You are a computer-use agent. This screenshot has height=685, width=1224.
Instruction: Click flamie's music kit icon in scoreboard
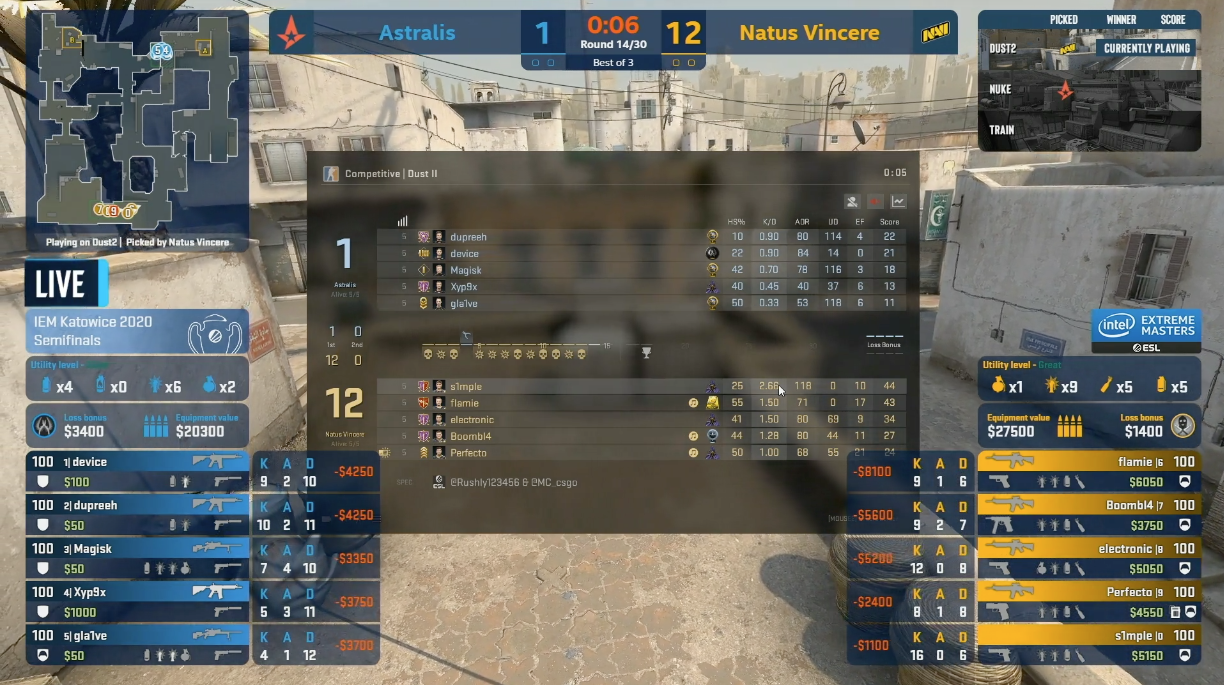[693, 403]
